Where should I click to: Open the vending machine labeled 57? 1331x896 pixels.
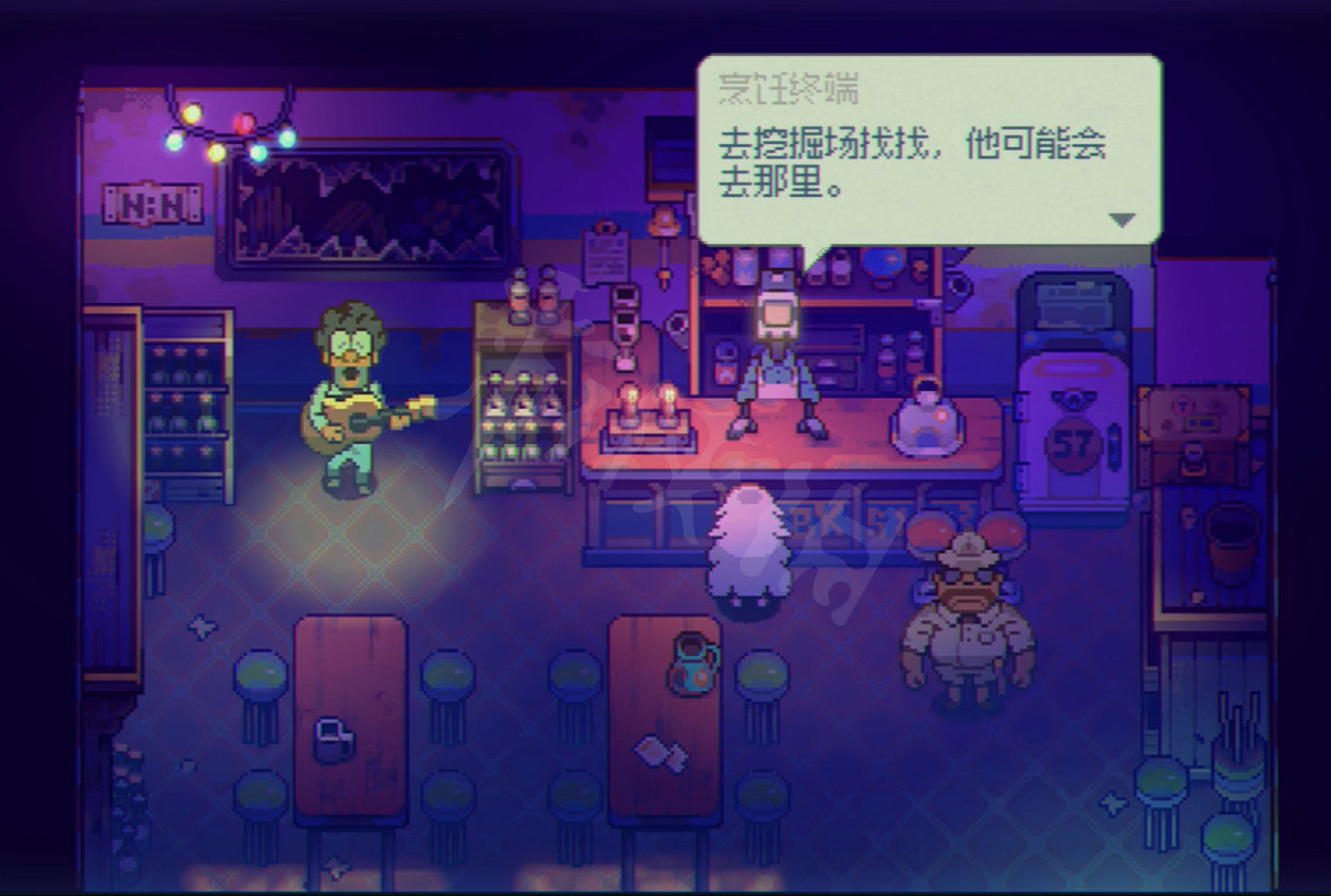1074,392
